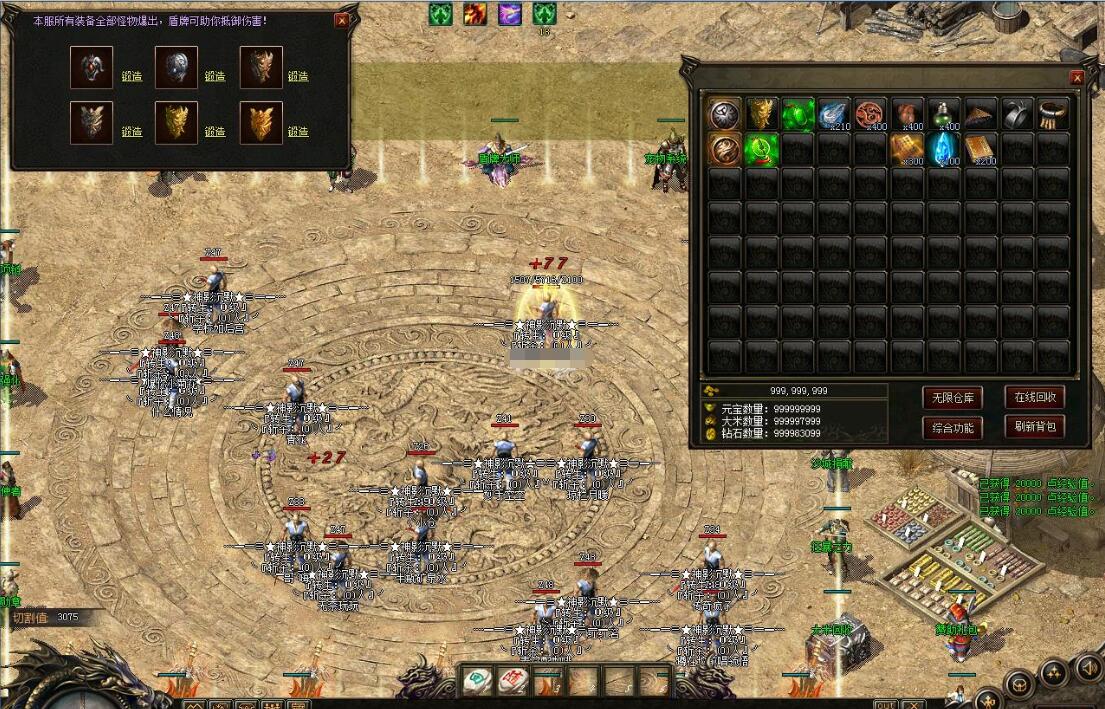
Task: Click 锻造 beside the orange flame shield
Action: coord(298,131)
